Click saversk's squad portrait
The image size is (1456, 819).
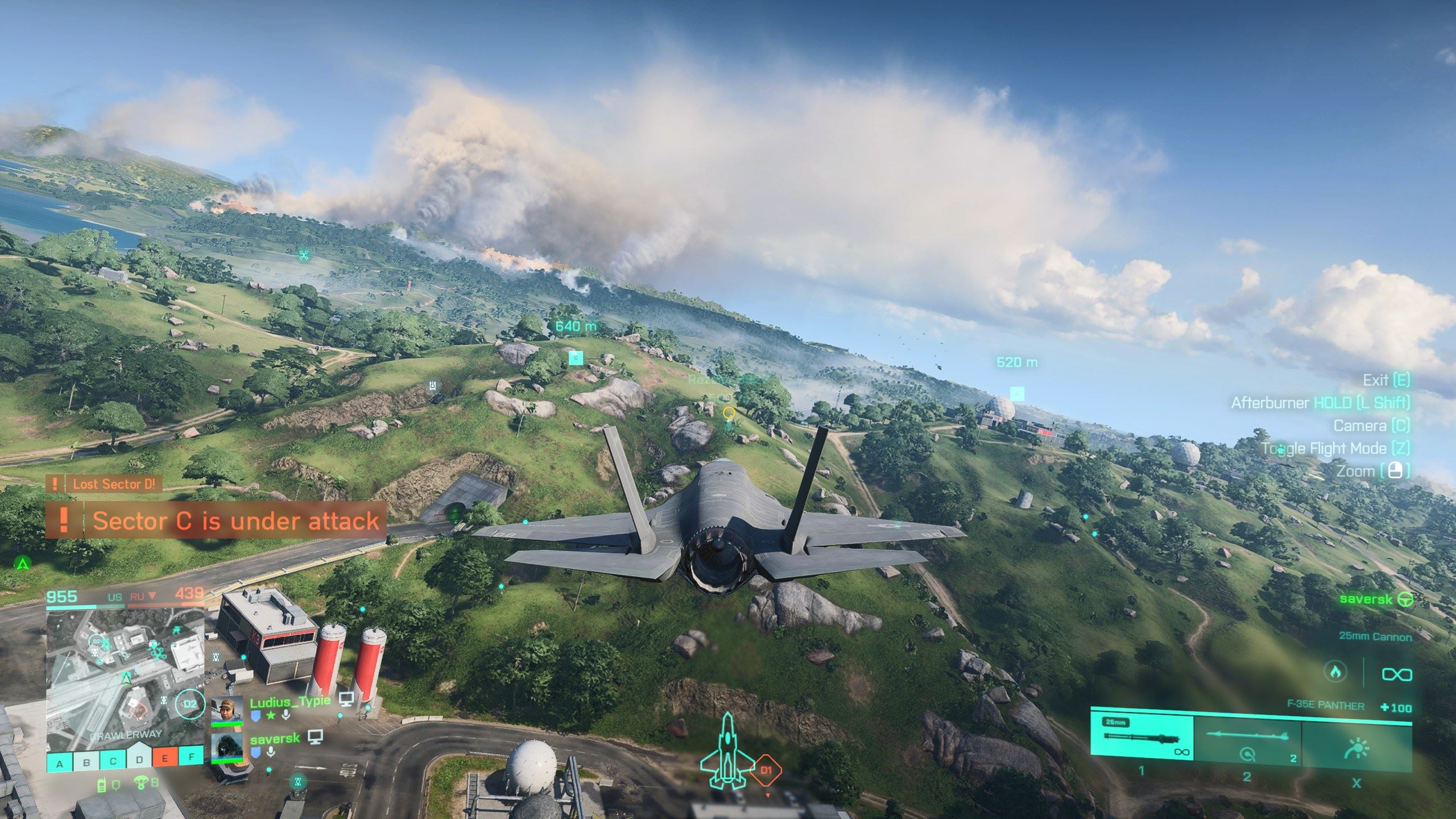coord(227,748)
